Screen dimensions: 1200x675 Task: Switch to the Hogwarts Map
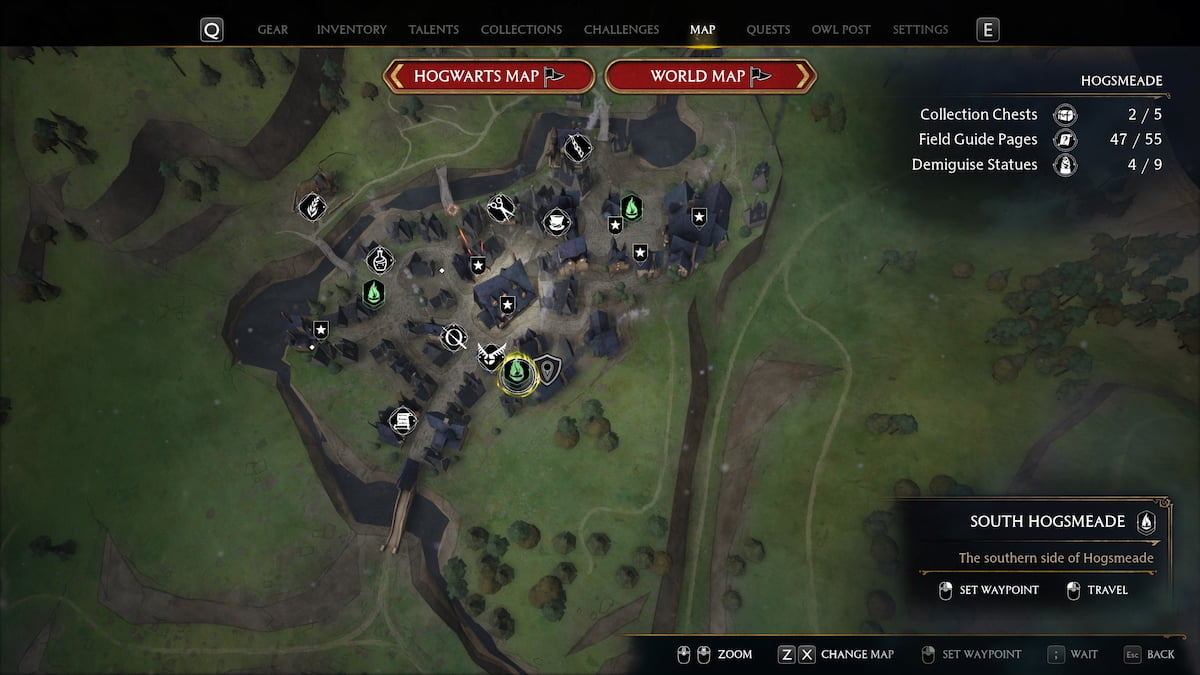pos(490,76)
